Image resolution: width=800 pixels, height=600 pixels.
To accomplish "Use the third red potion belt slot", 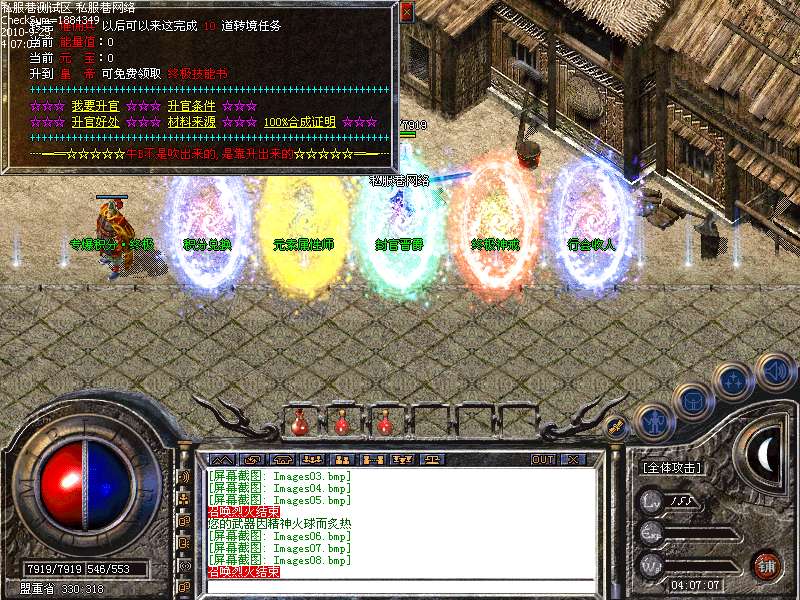I will click(385, 423).
